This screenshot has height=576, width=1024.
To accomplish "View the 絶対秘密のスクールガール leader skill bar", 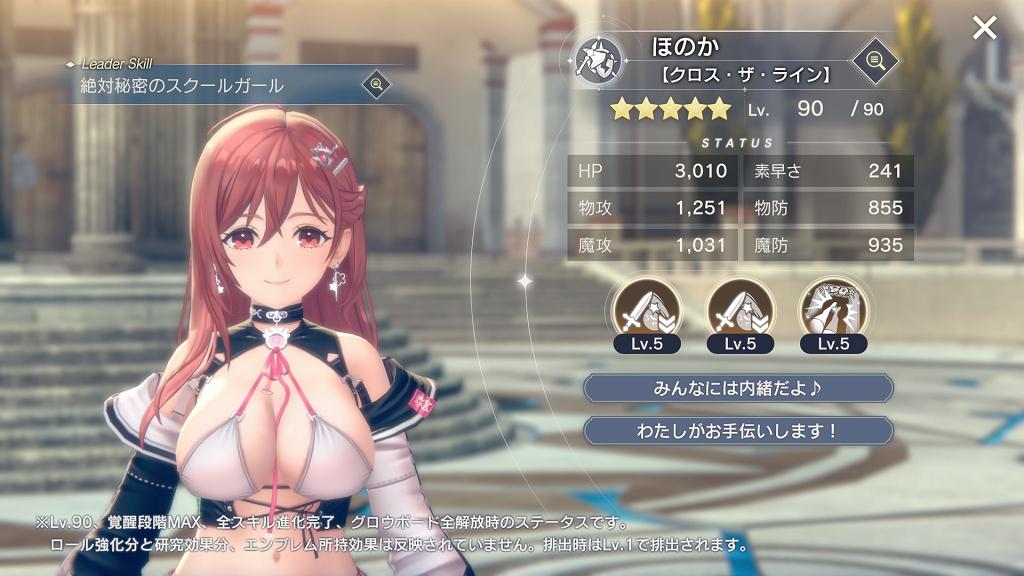I will click(200, 86).
